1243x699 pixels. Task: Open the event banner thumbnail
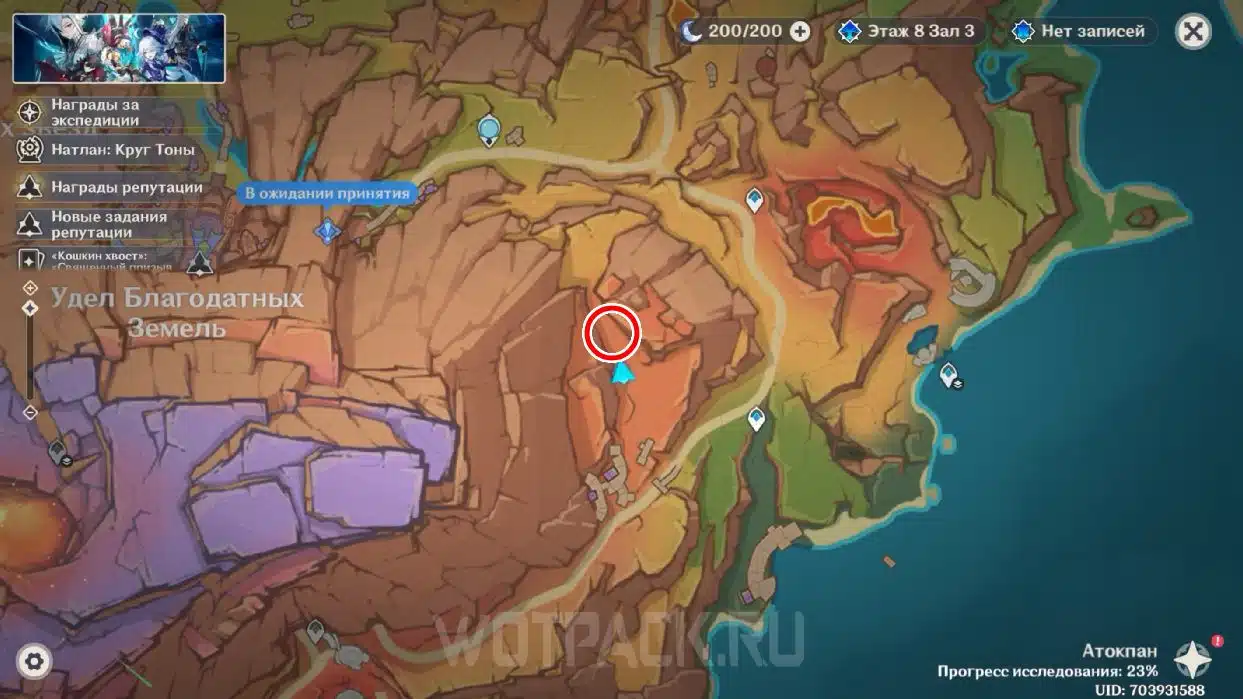pyautogui.click(x=119, y=48)
